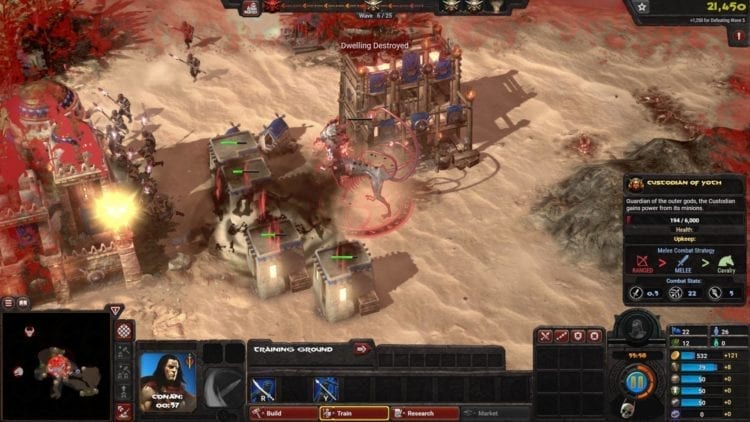Viewport: 750px width, 422px height.
Task: Collapse the minimap with the triangle button
Action: [x=116, y=310]
